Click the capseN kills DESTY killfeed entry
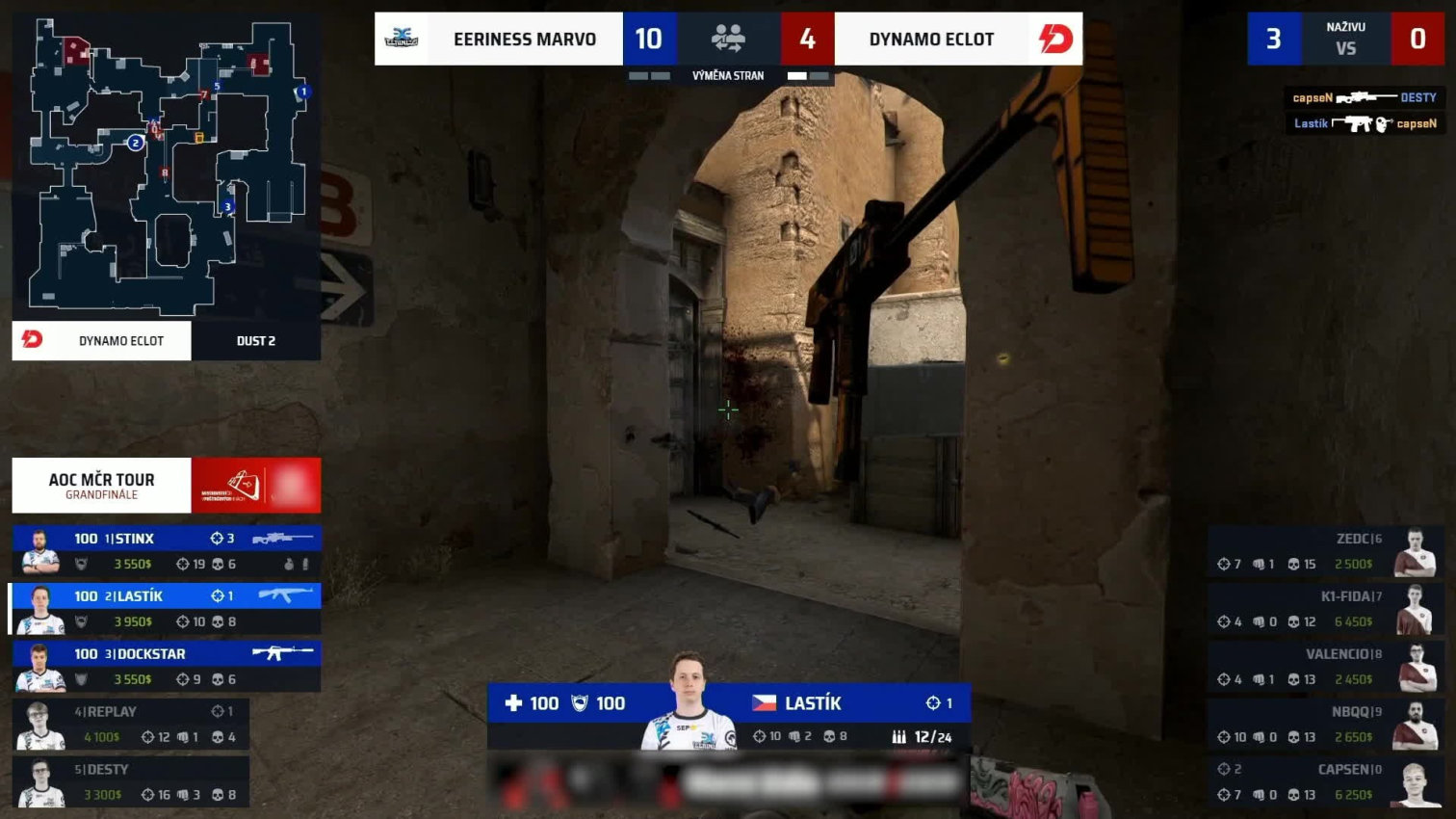Viewport: 1456px width, 819px height. click(1365, 97)
